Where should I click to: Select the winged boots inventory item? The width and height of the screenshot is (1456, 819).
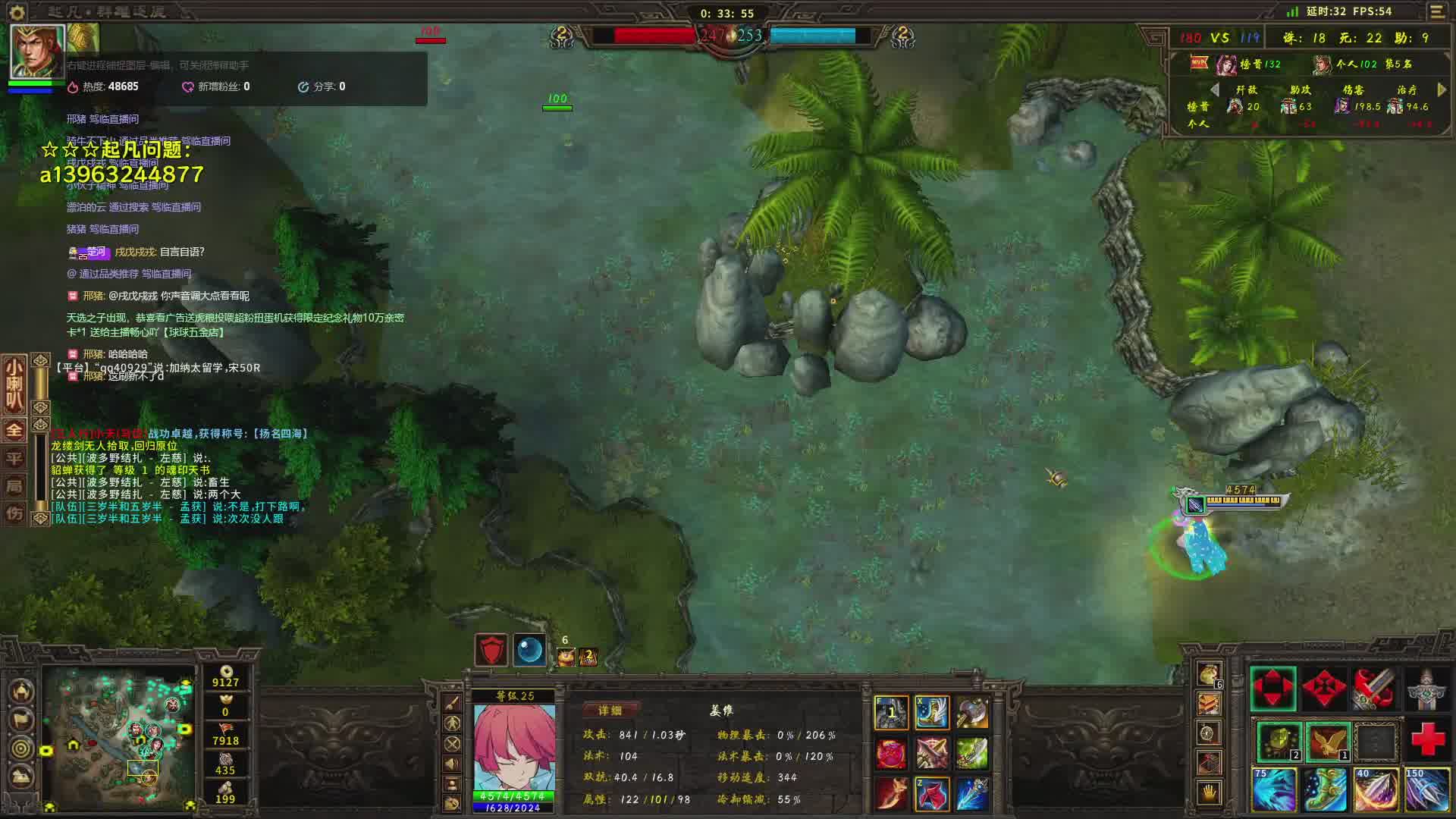(x=932, y=713)
